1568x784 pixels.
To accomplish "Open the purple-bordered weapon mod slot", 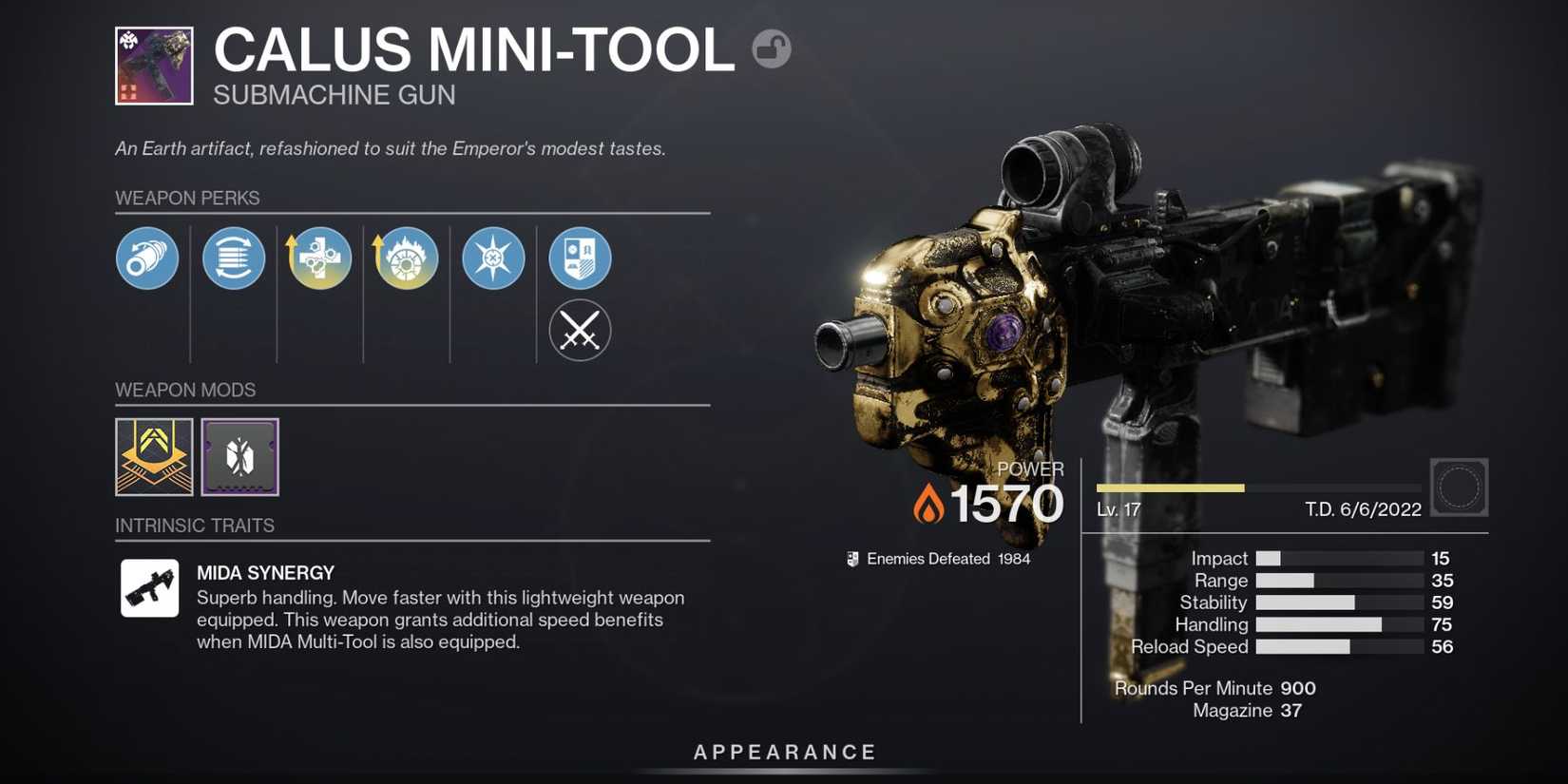I will pos(238,457).
